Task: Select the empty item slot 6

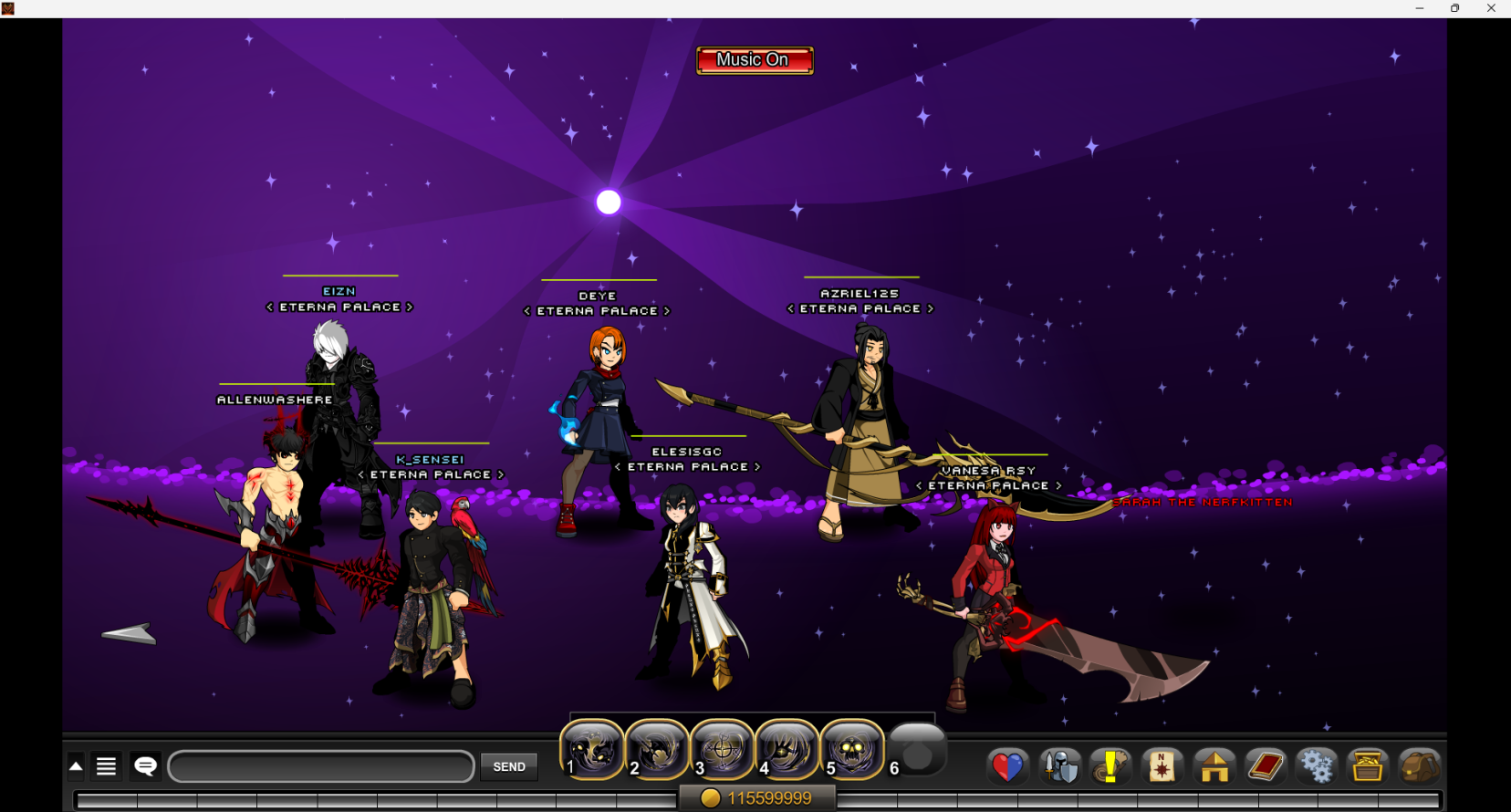Action: 918,752
